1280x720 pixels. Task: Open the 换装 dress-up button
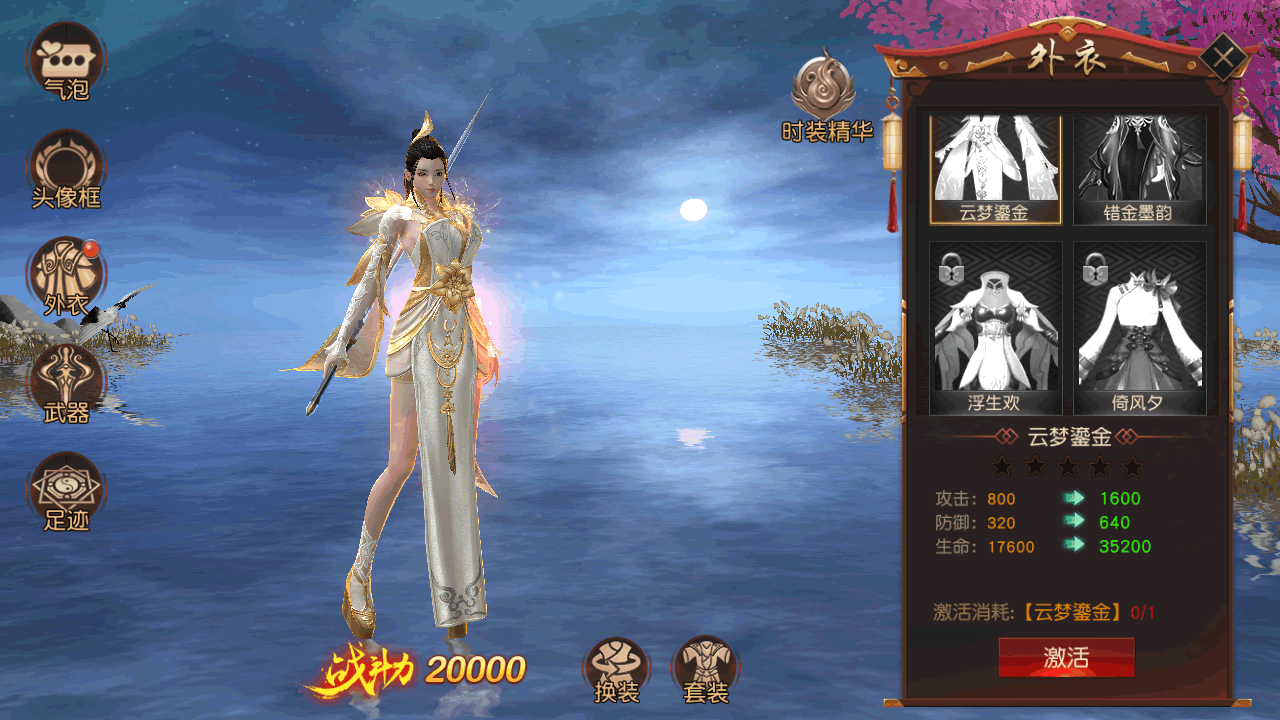pos(616,668)
